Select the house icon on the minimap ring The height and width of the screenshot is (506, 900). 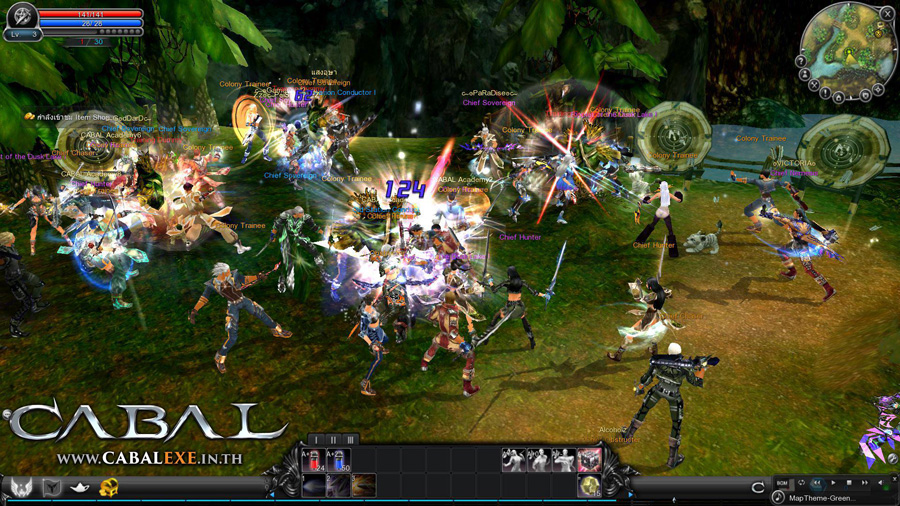point(839,97)
